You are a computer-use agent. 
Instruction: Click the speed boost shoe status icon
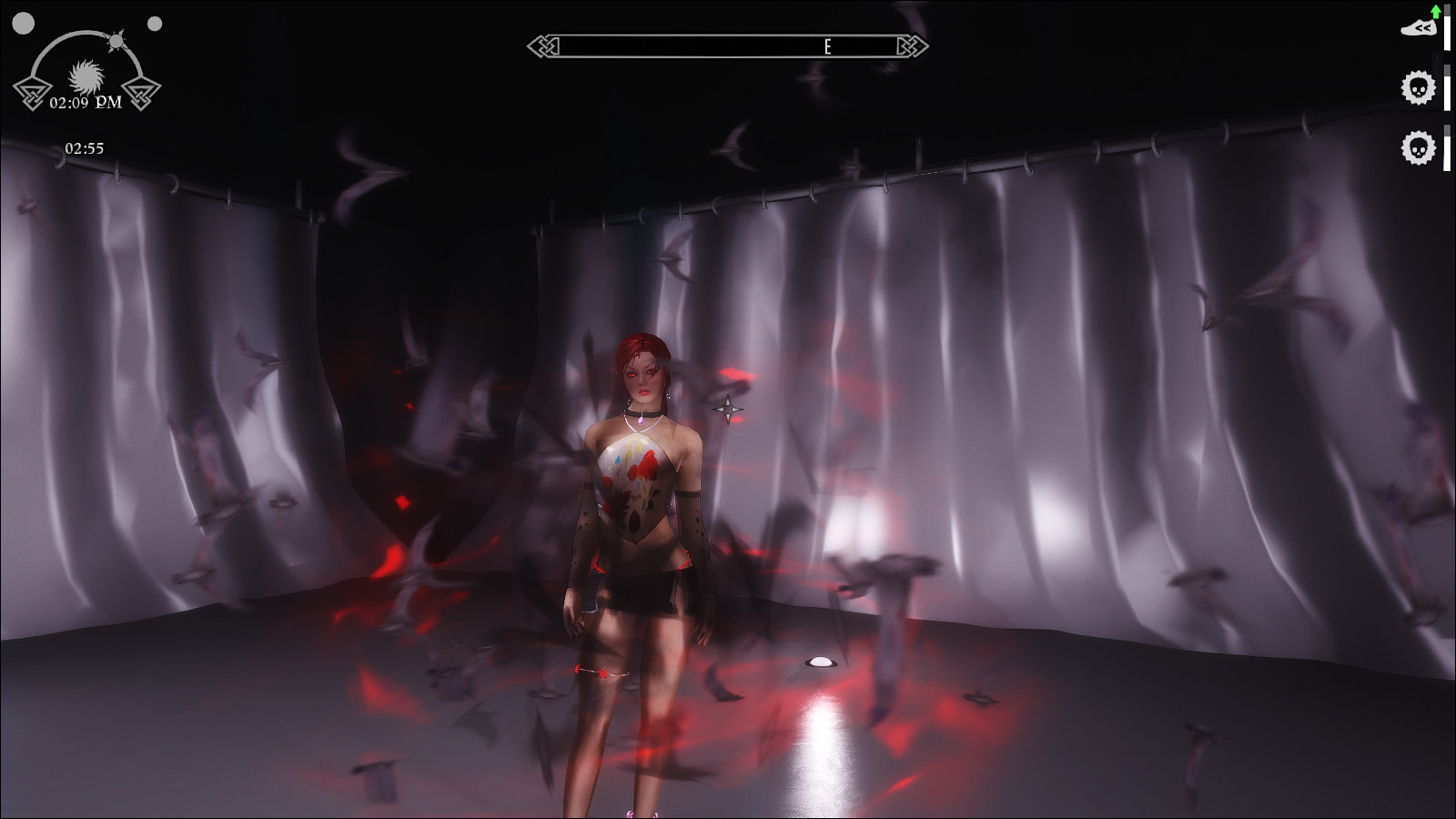(1418, 27)
